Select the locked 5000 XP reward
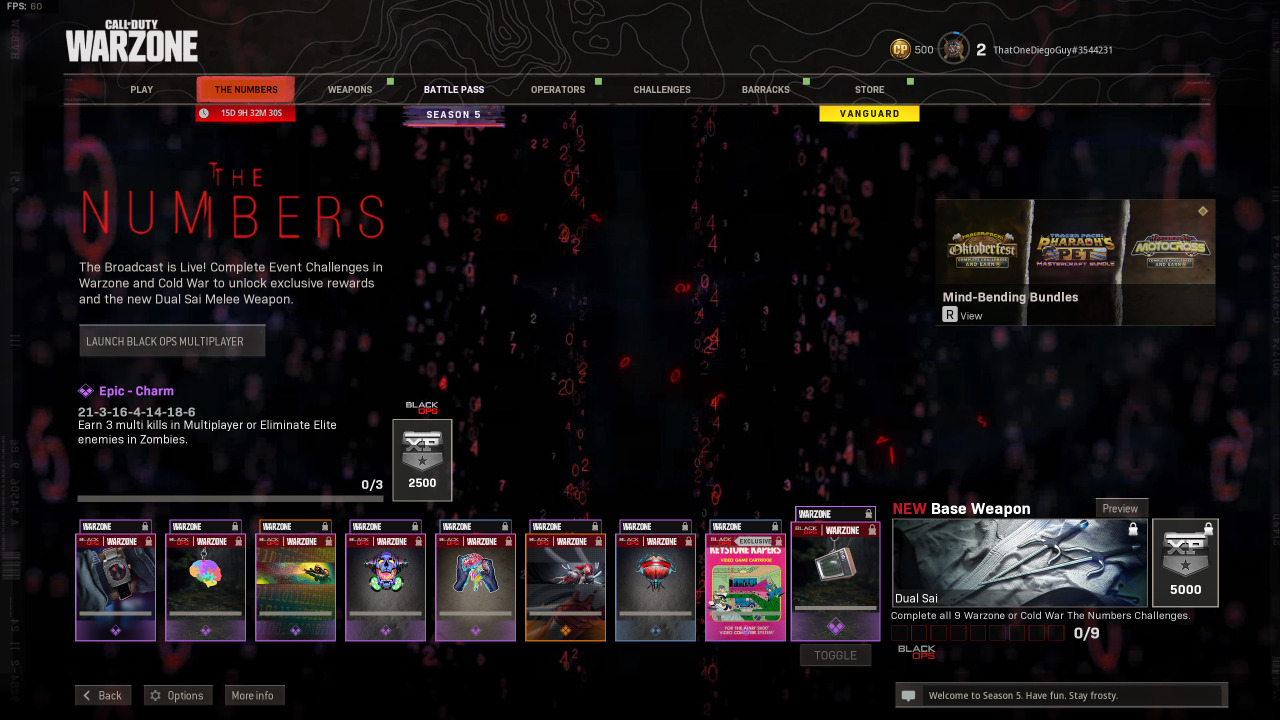This screenshot has width=1280, height=720. pos(1185,562)
